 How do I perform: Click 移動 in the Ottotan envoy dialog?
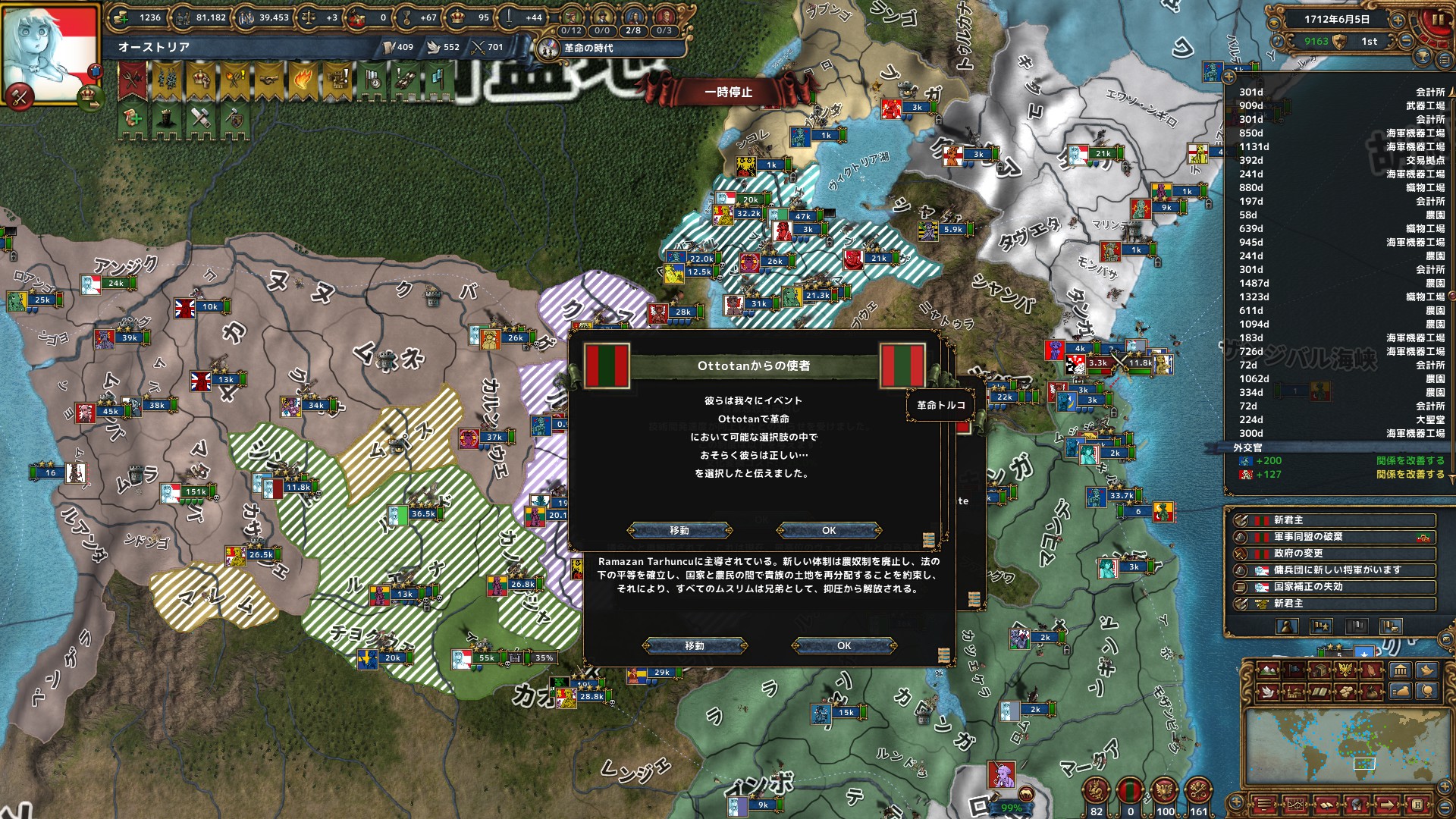pyautogui.click(x=679, y=530)
